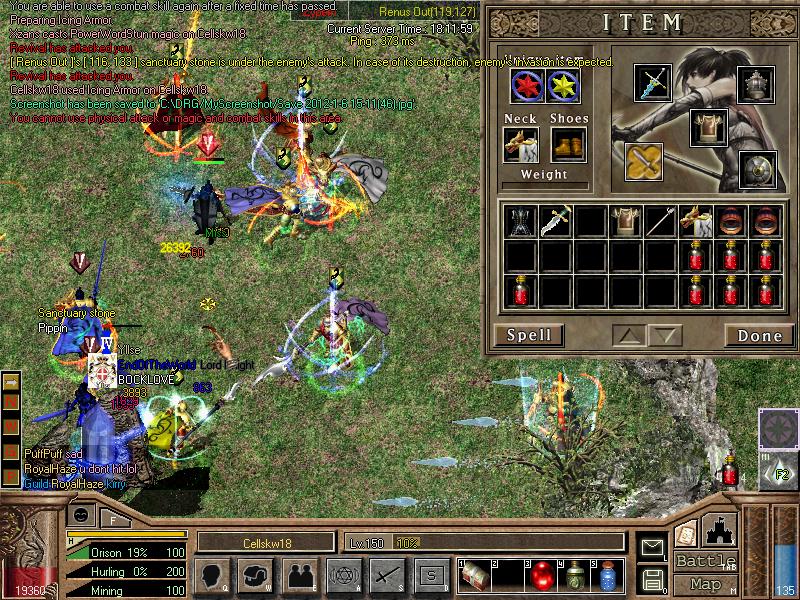Use the red orb in the quickbar
The height and width of the screenshot is (600, 800).
541,576
